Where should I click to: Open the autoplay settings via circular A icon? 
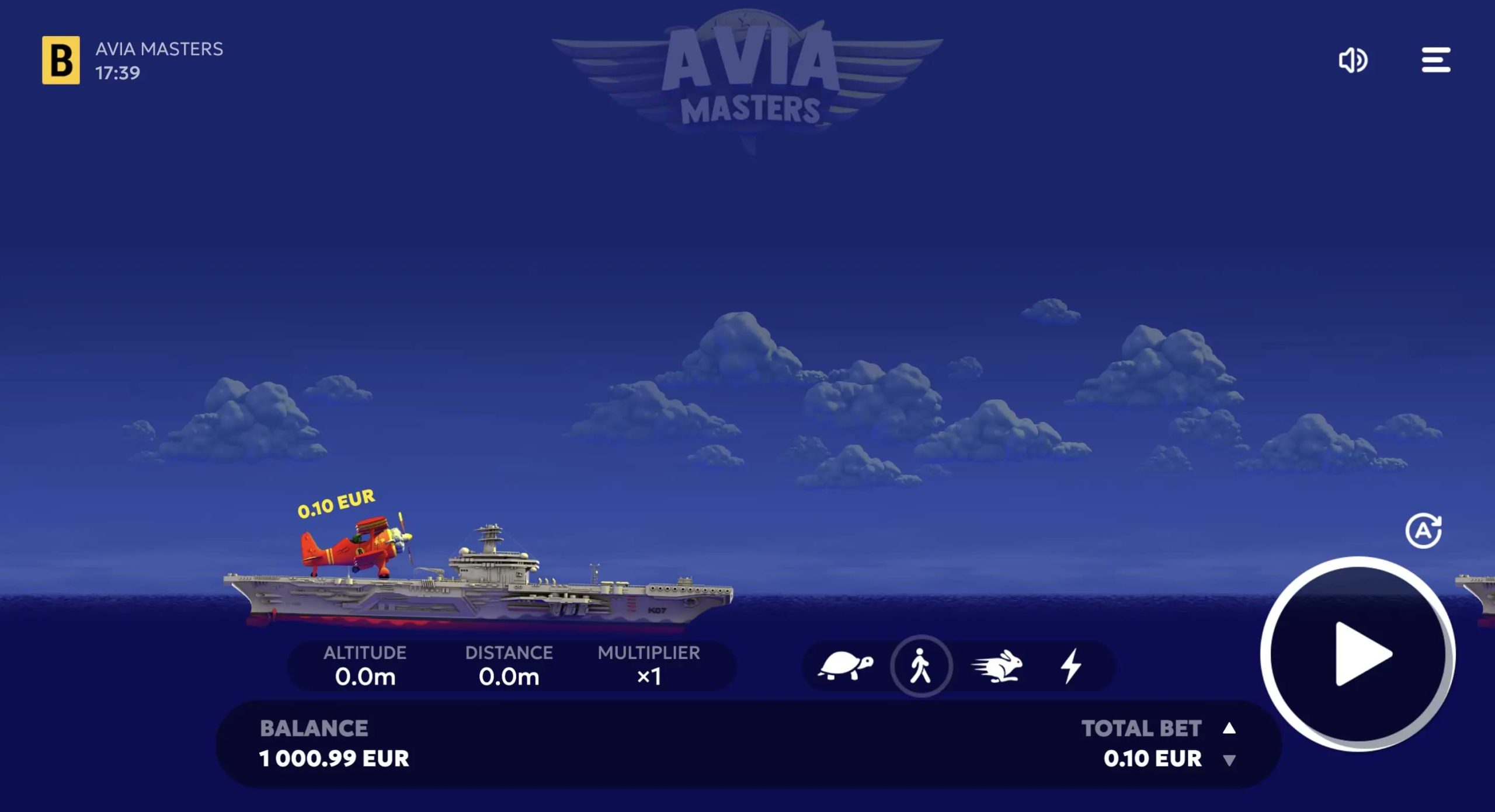click(1425, 530)
